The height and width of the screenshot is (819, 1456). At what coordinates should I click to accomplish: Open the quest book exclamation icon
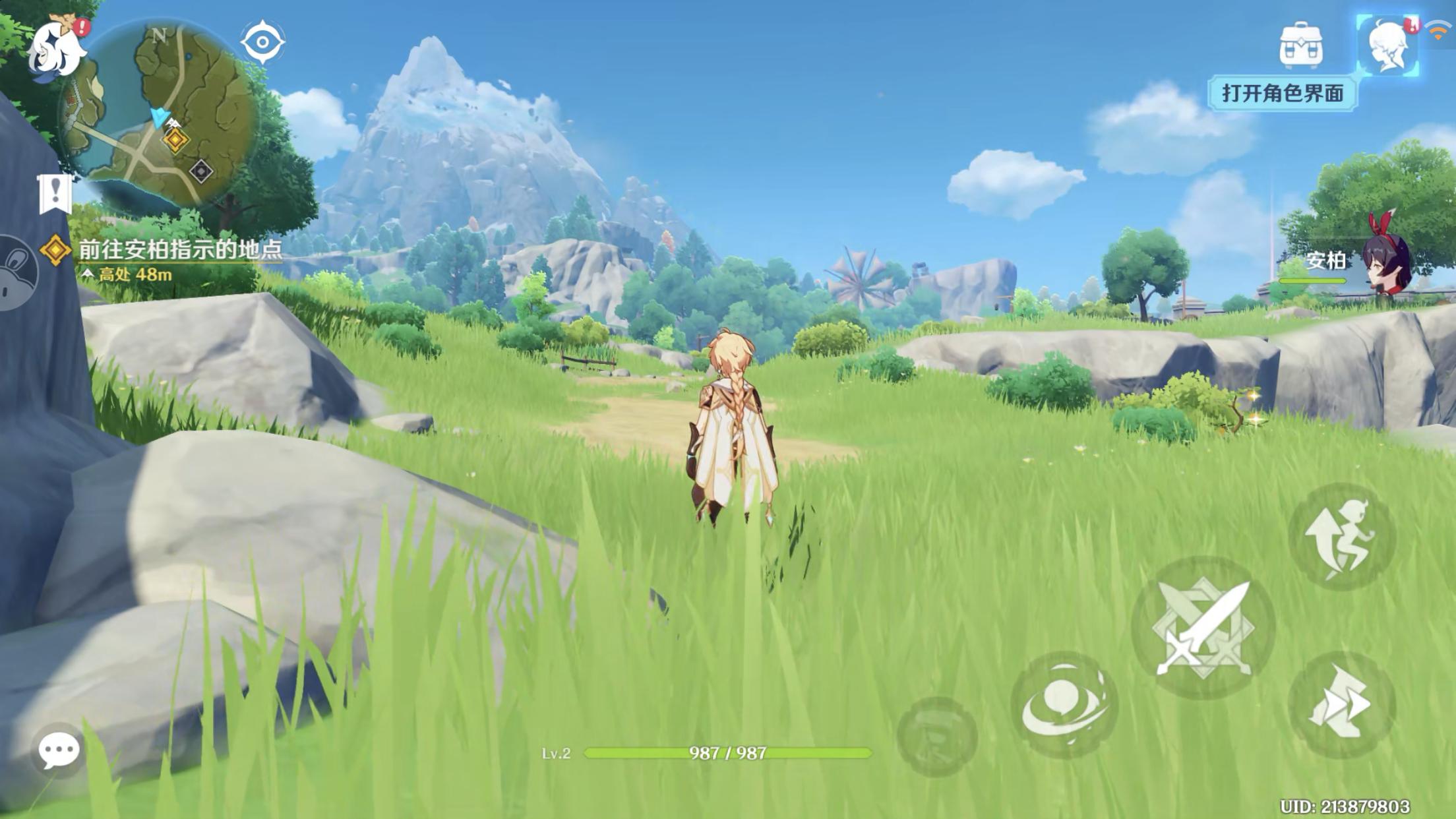coord(55,194)
